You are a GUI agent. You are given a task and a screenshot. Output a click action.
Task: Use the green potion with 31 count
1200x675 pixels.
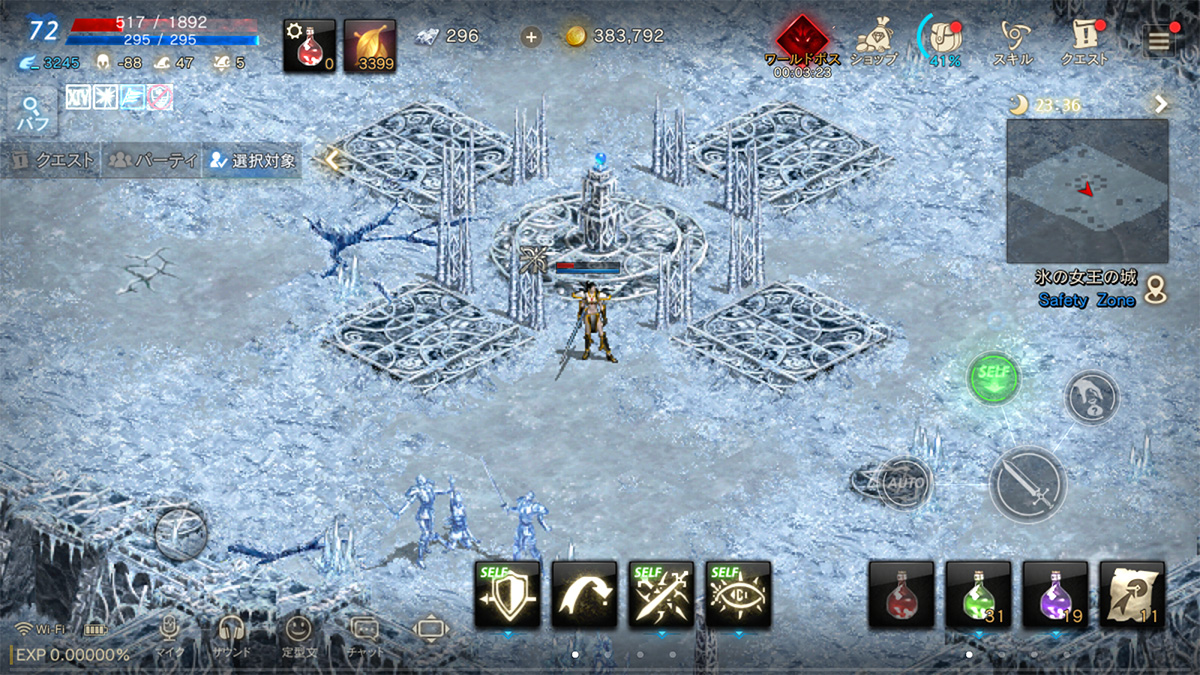click(x=978, y=595)
